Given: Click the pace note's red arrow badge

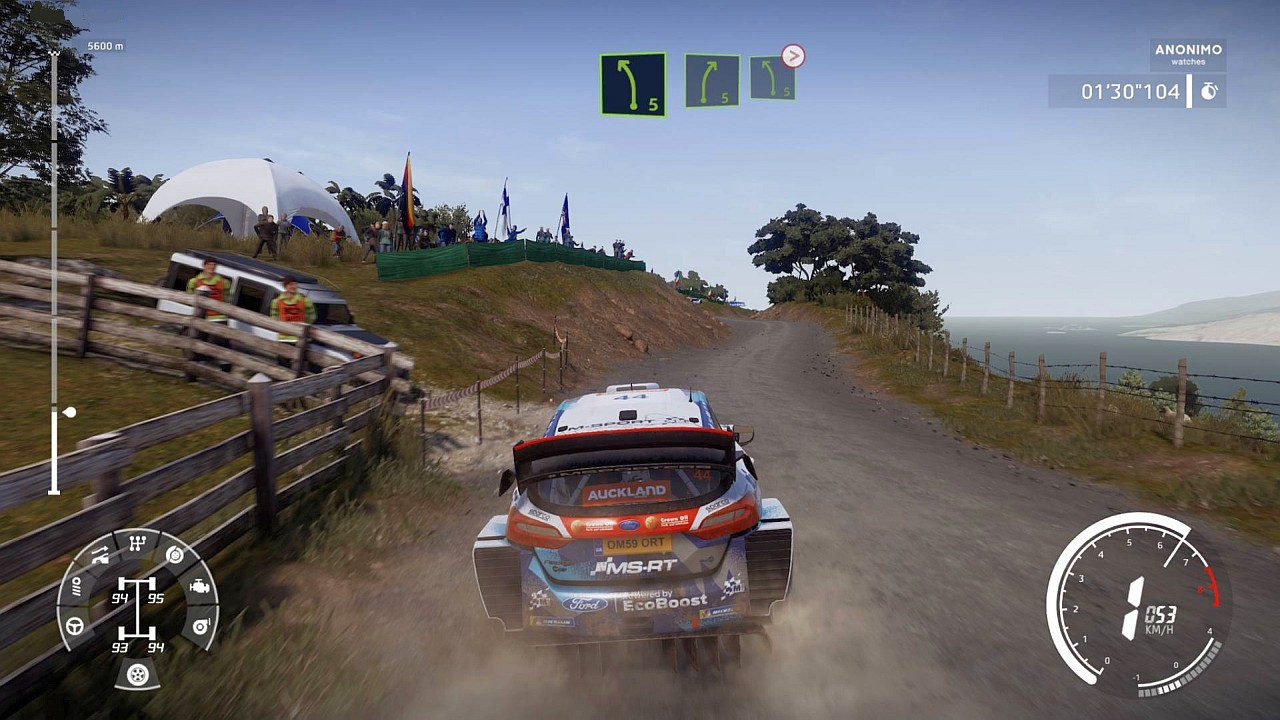Looking at the screenshot, I should (793, 56).
